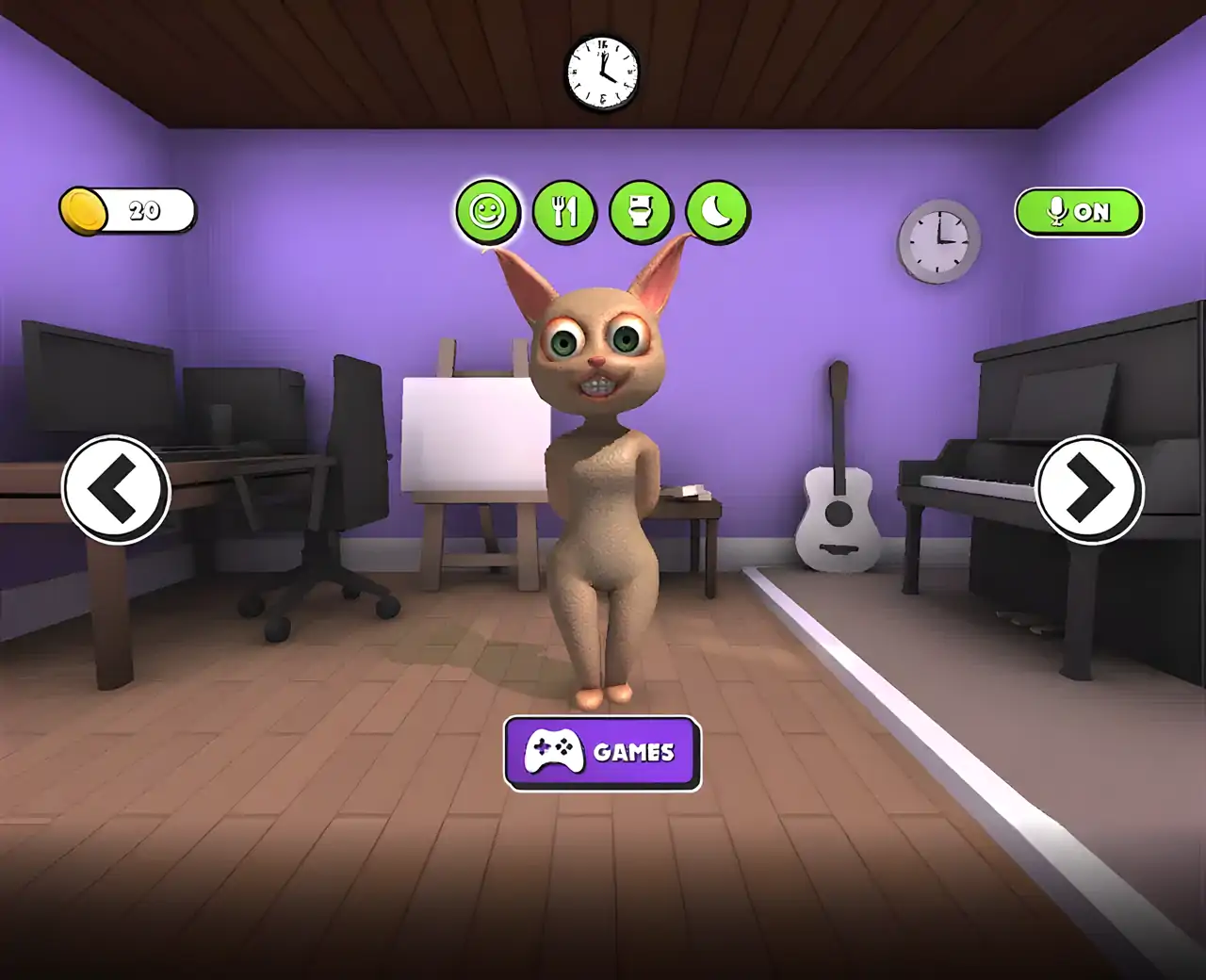Image resolution: width=1206 pixels, height=980 pixels.
Task: Click the gold coin balance counter
Action: [x=127, y=211]
